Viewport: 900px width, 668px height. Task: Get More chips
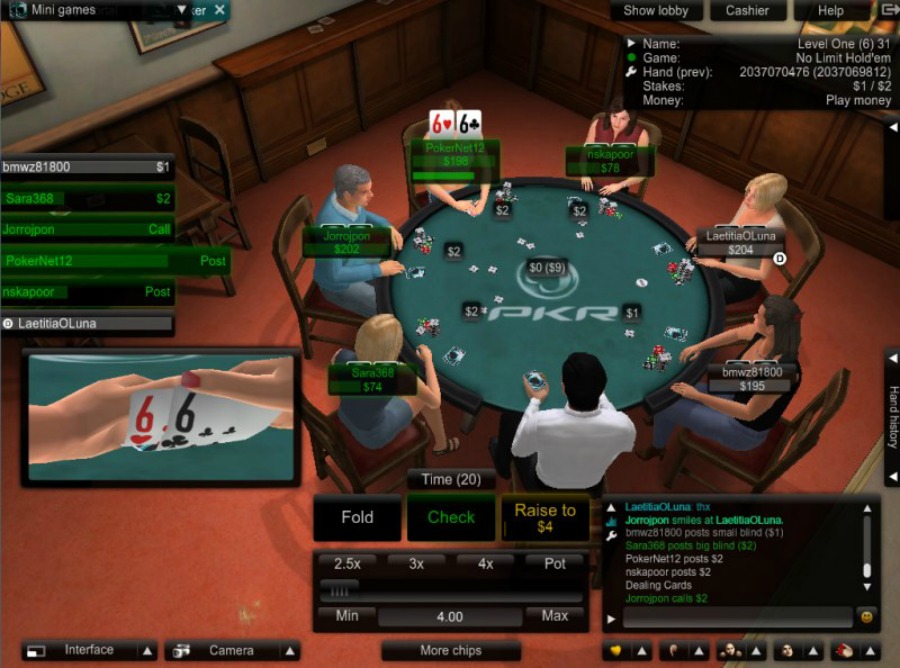(450, 651)
